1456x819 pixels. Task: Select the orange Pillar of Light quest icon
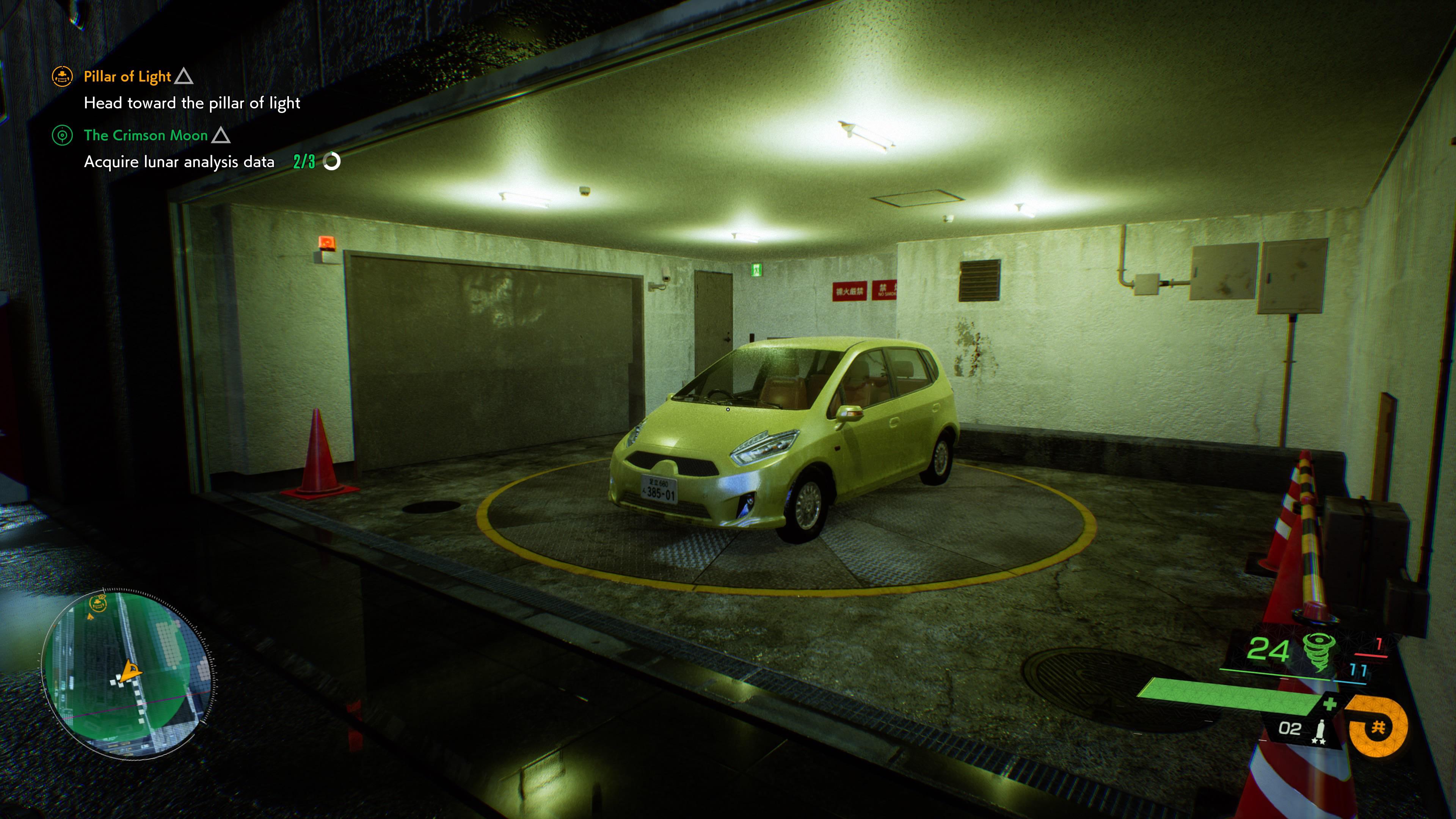click(x=62, y=77)
